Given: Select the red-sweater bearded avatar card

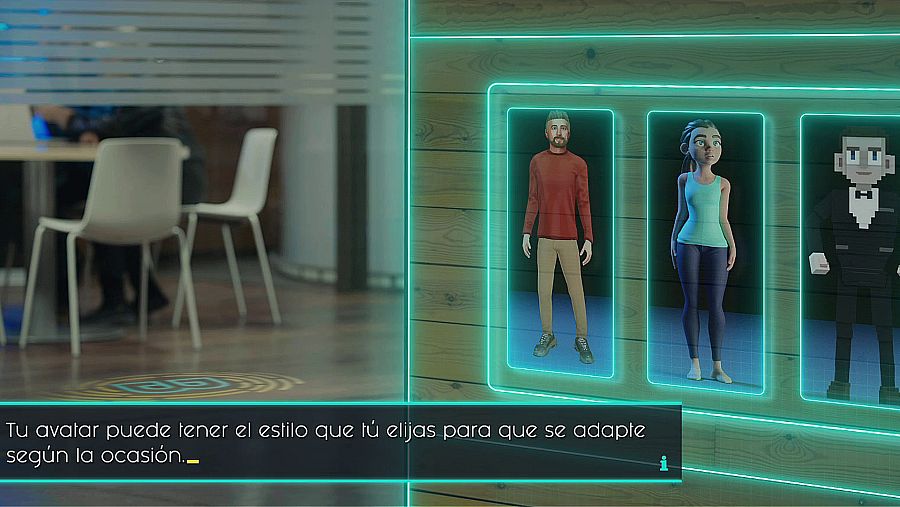Looking at the screenshot, I should 560,242.
